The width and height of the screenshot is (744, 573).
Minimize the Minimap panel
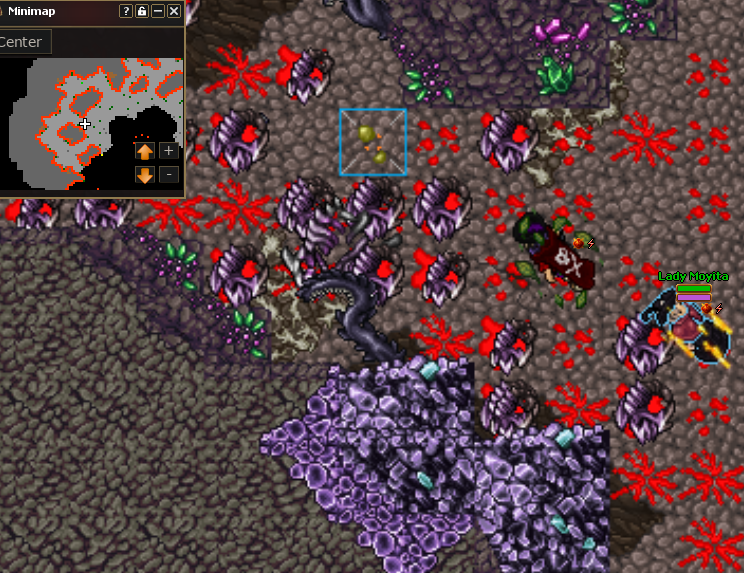(158, 11)
